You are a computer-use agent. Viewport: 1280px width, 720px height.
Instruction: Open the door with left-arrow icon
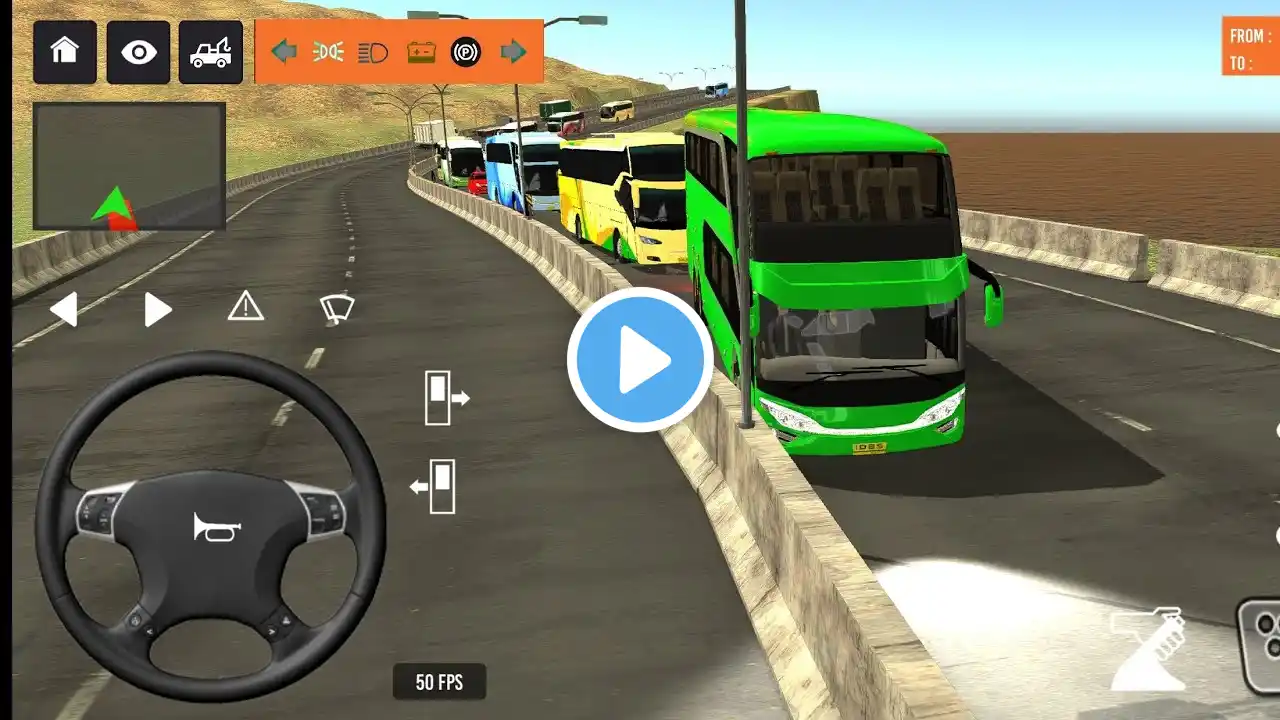[x=434, y=486]
